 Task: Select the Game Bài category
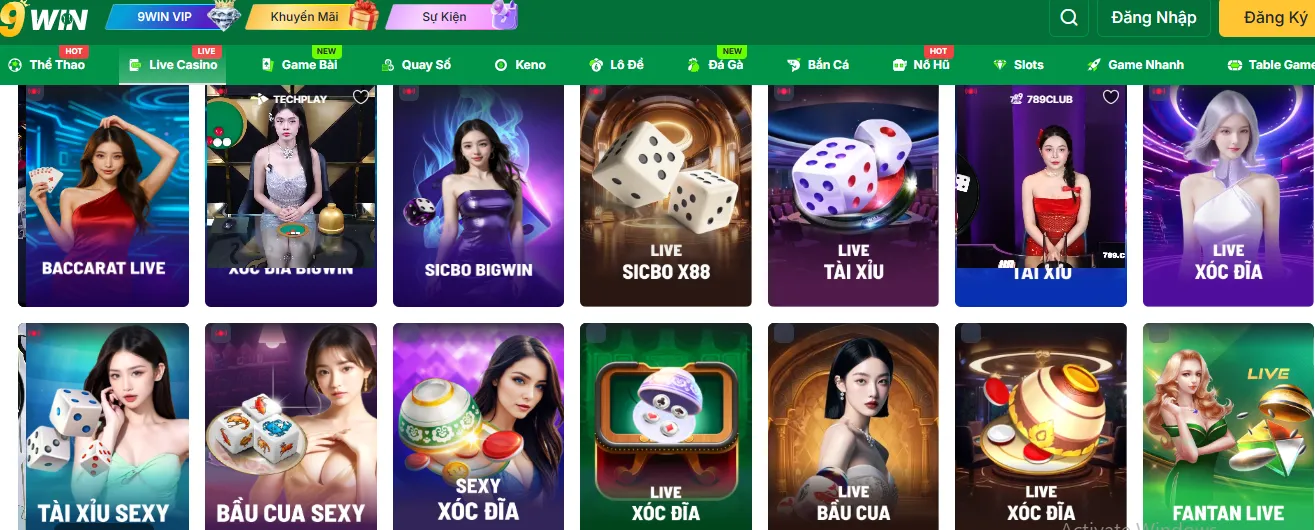point(300,65)
